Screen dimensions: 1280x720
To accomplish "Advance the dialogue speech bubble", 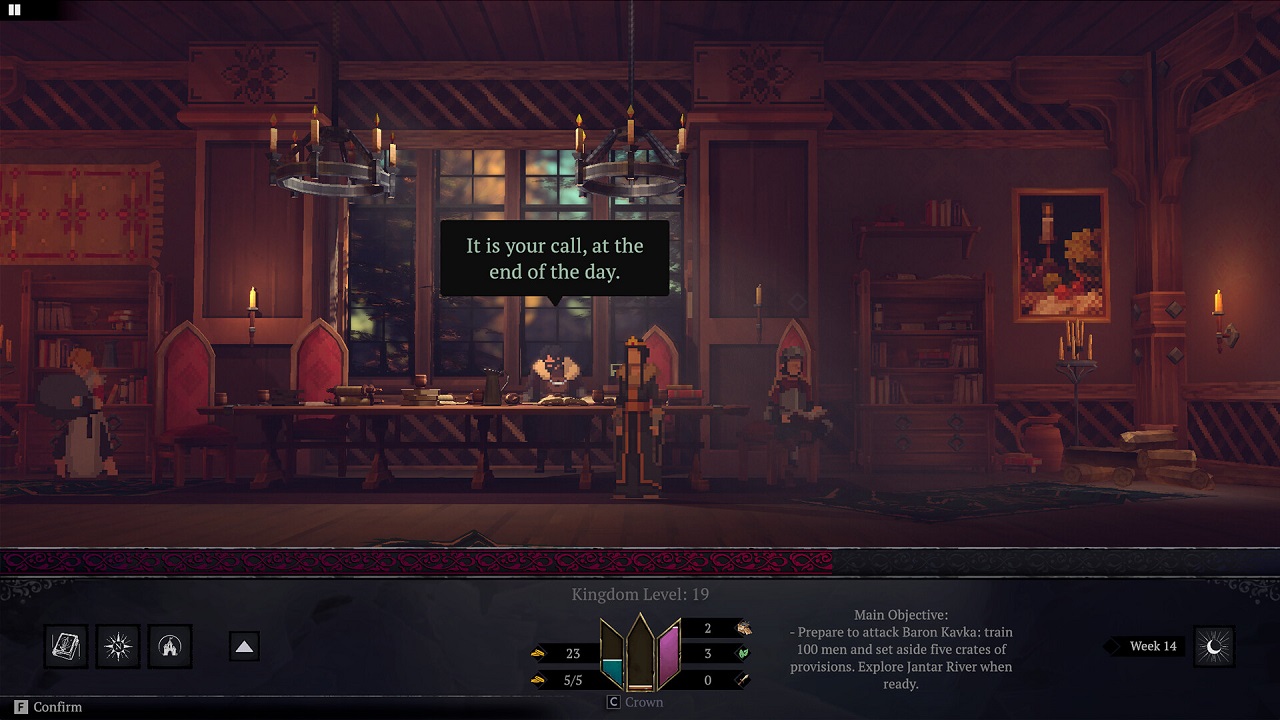I will coord(555,258).
